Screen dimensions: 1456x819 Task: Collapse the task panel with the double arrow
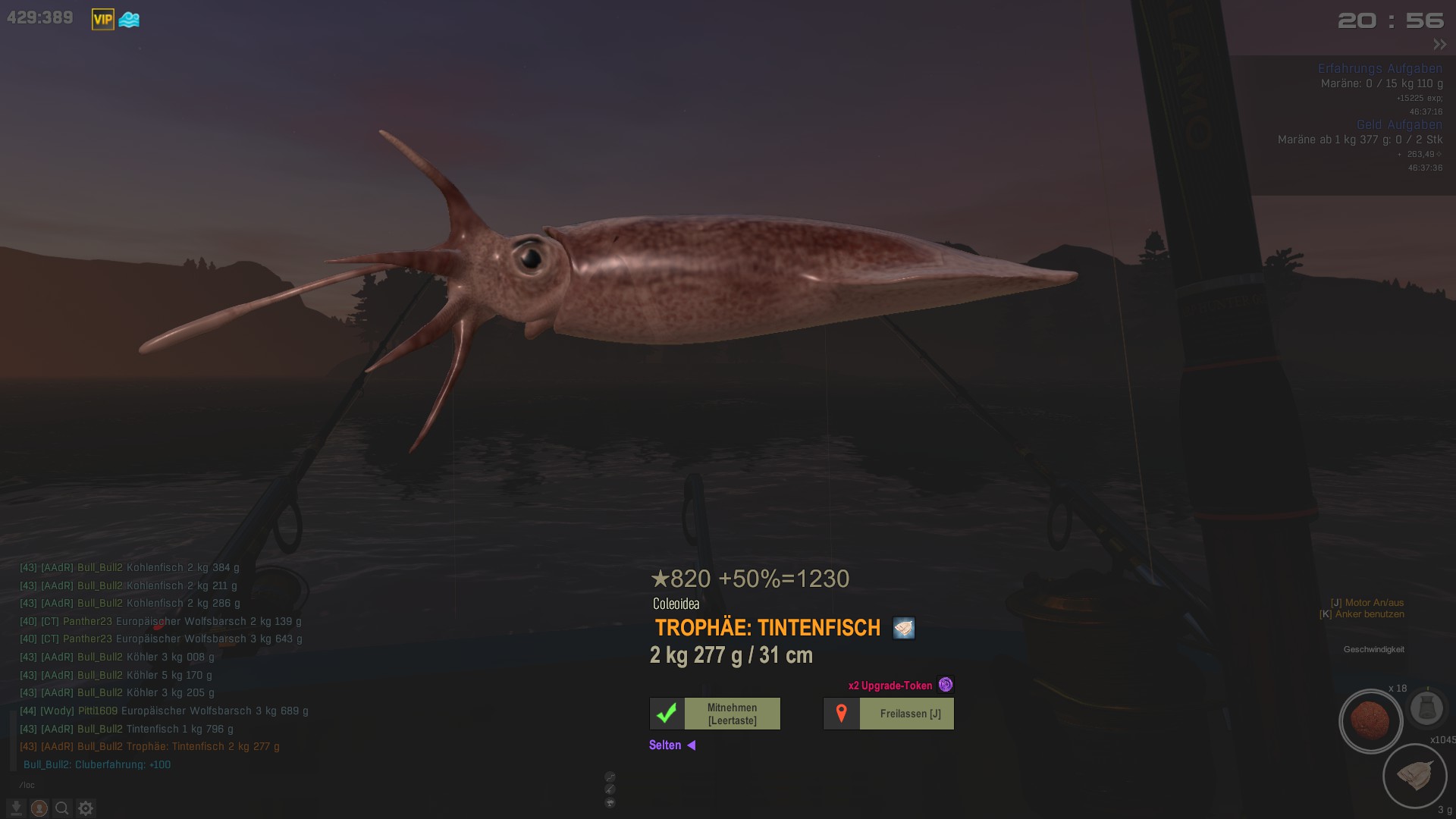point(1439,45)
